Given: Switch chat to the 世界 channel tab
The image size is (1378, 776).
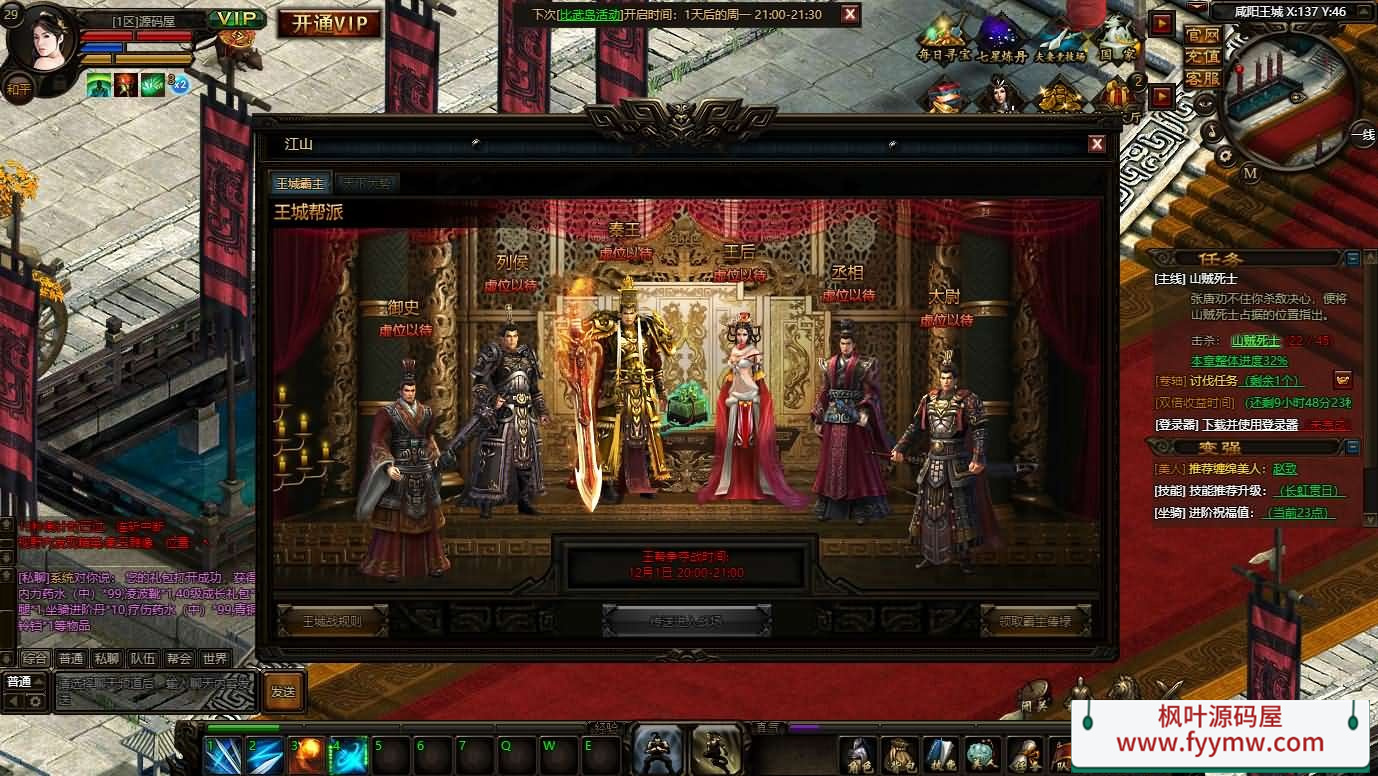Looking at the screenshot, I should click(x=214, y=658).
